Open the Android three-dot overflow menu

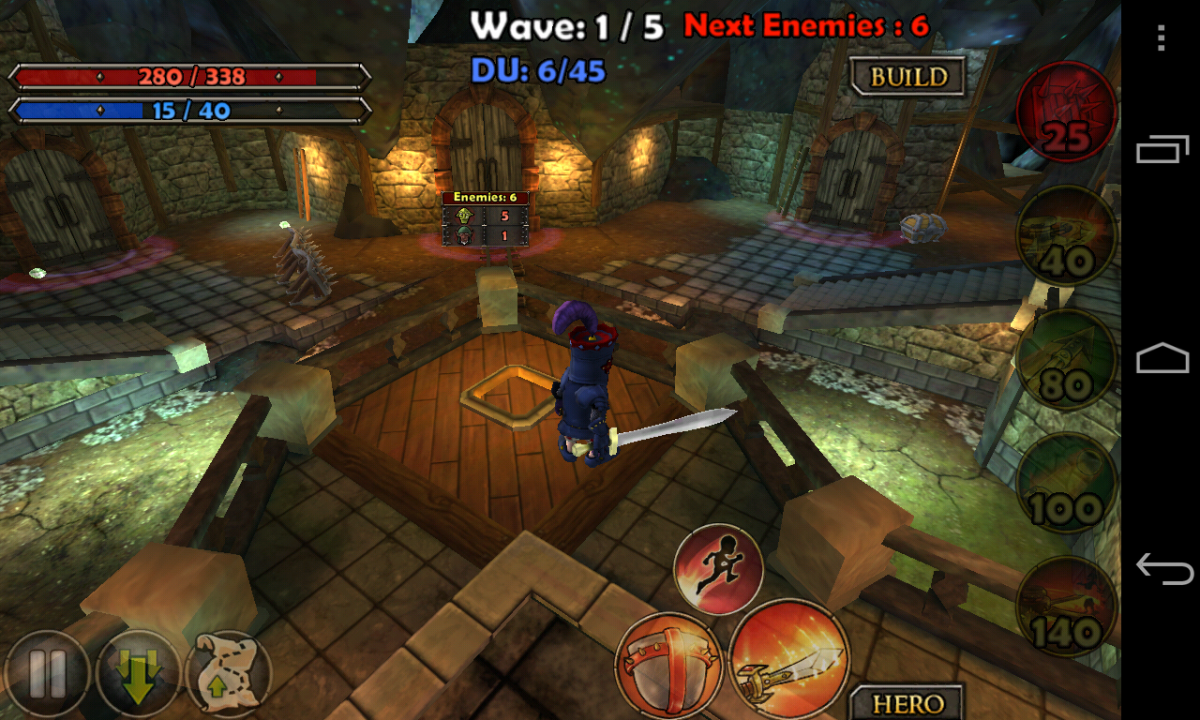1160,38
